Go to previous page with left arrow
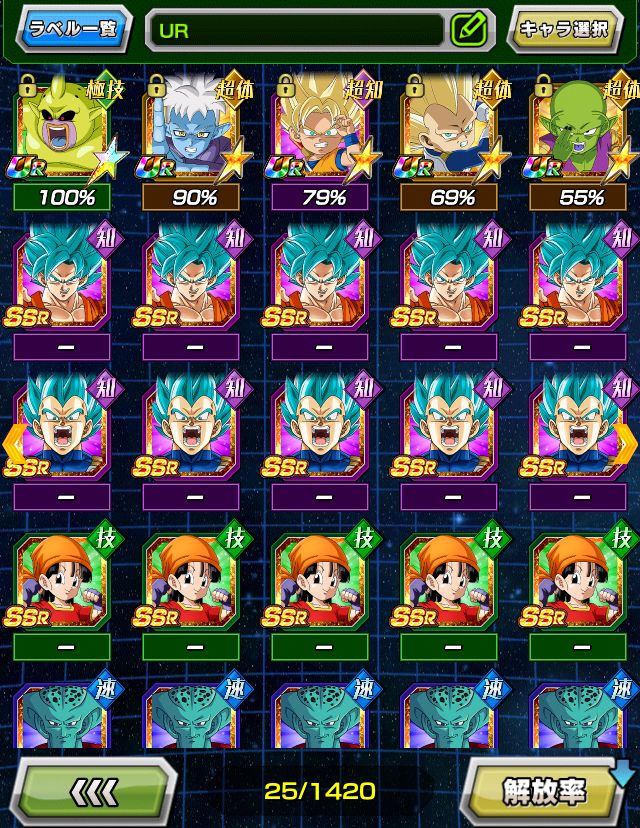The width and height of the screenshot is (640, 828). (14, 441)
